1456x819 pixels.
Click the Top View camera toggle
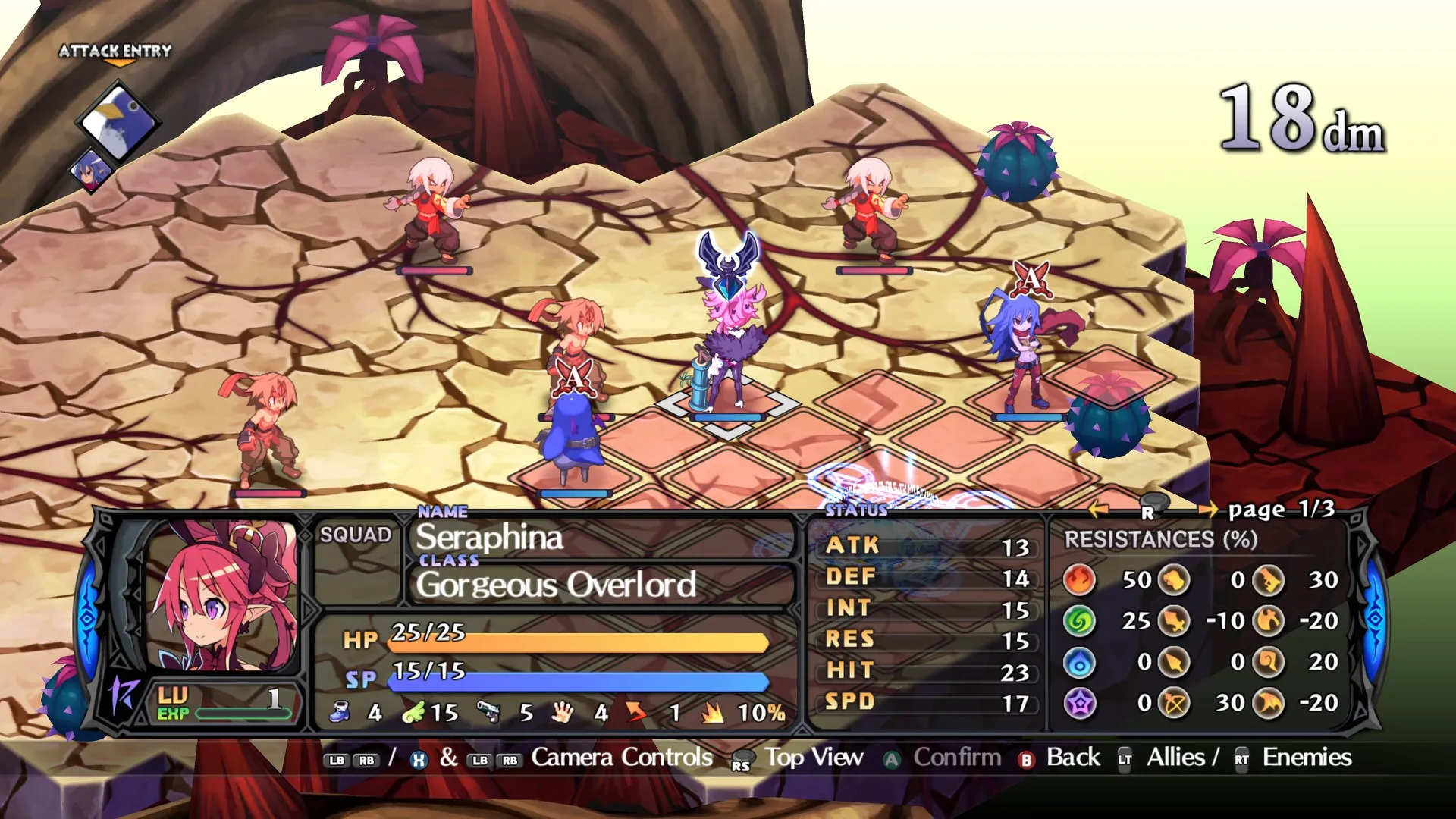814,757
